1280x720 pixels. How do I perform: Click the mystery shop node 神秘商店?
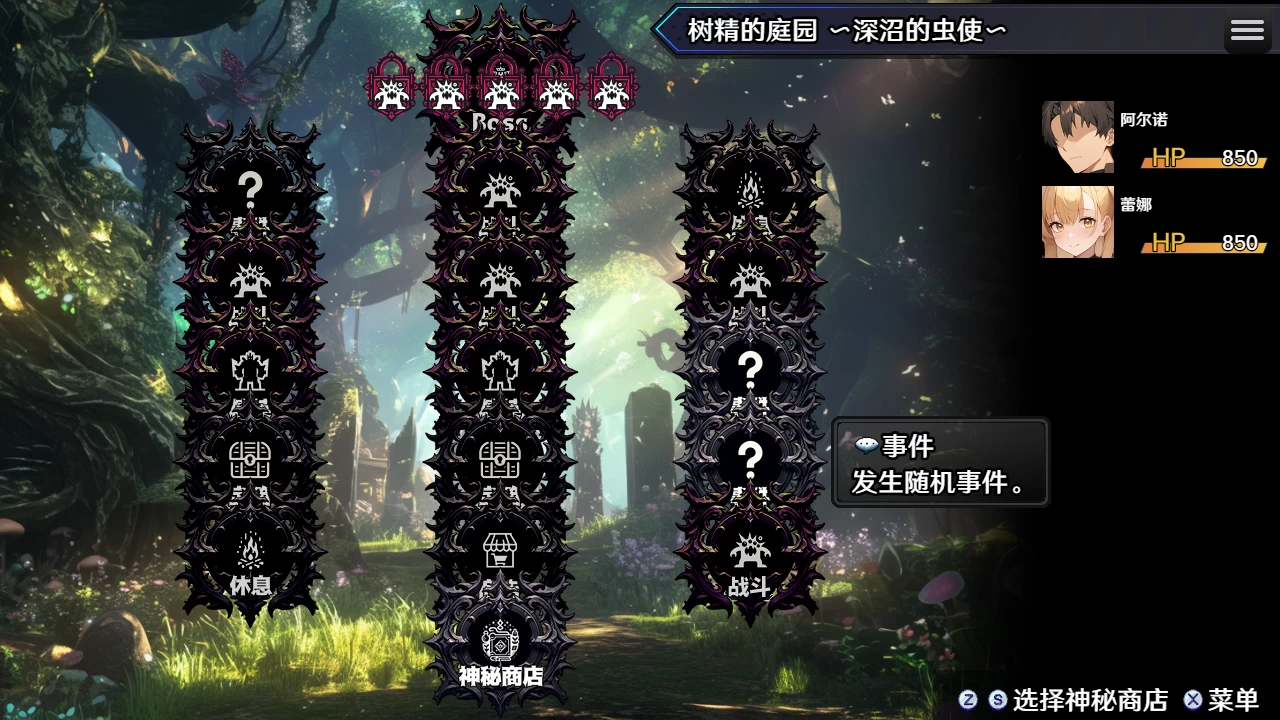coord(501,645)
